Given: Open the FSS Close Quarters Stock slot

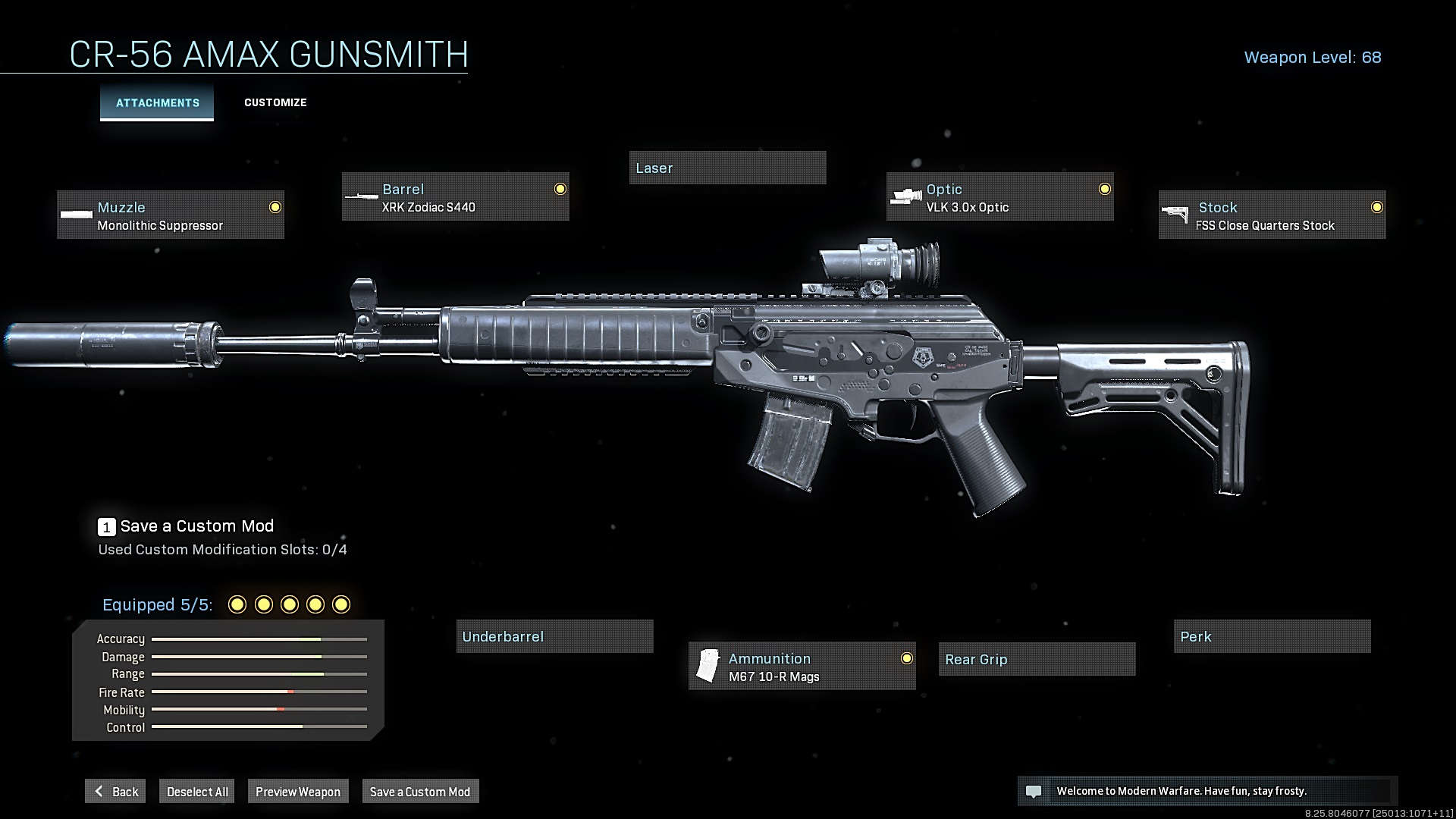Looking at the screenshot, I should click(1272, 215).
